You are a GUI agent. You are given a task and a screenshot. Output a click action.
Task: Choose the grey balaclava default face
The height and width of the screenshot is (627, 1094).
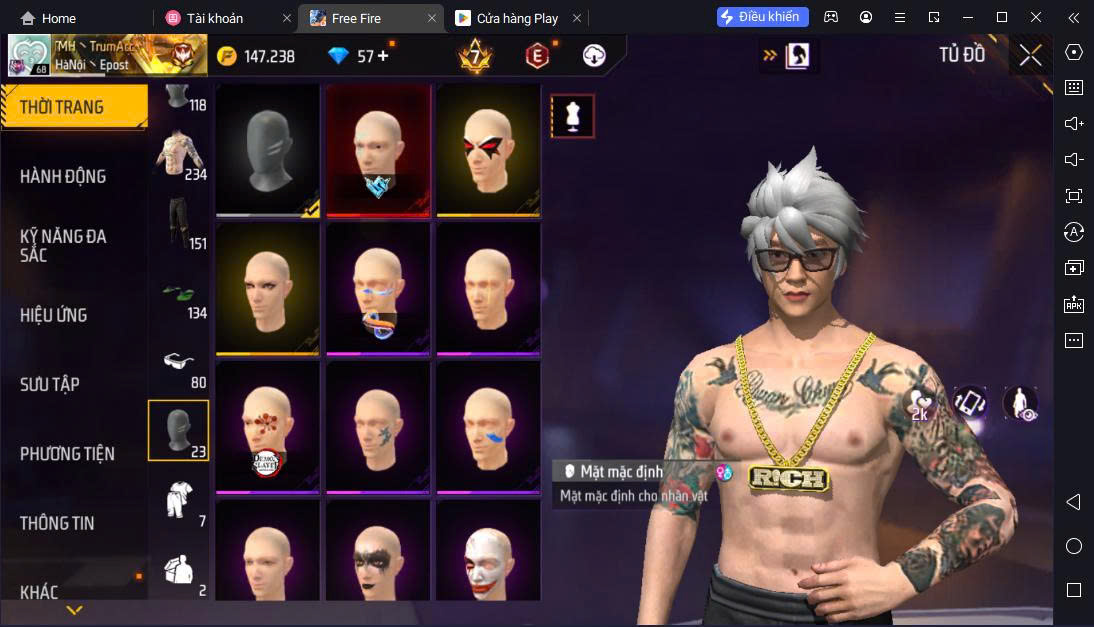pos(267,149)
